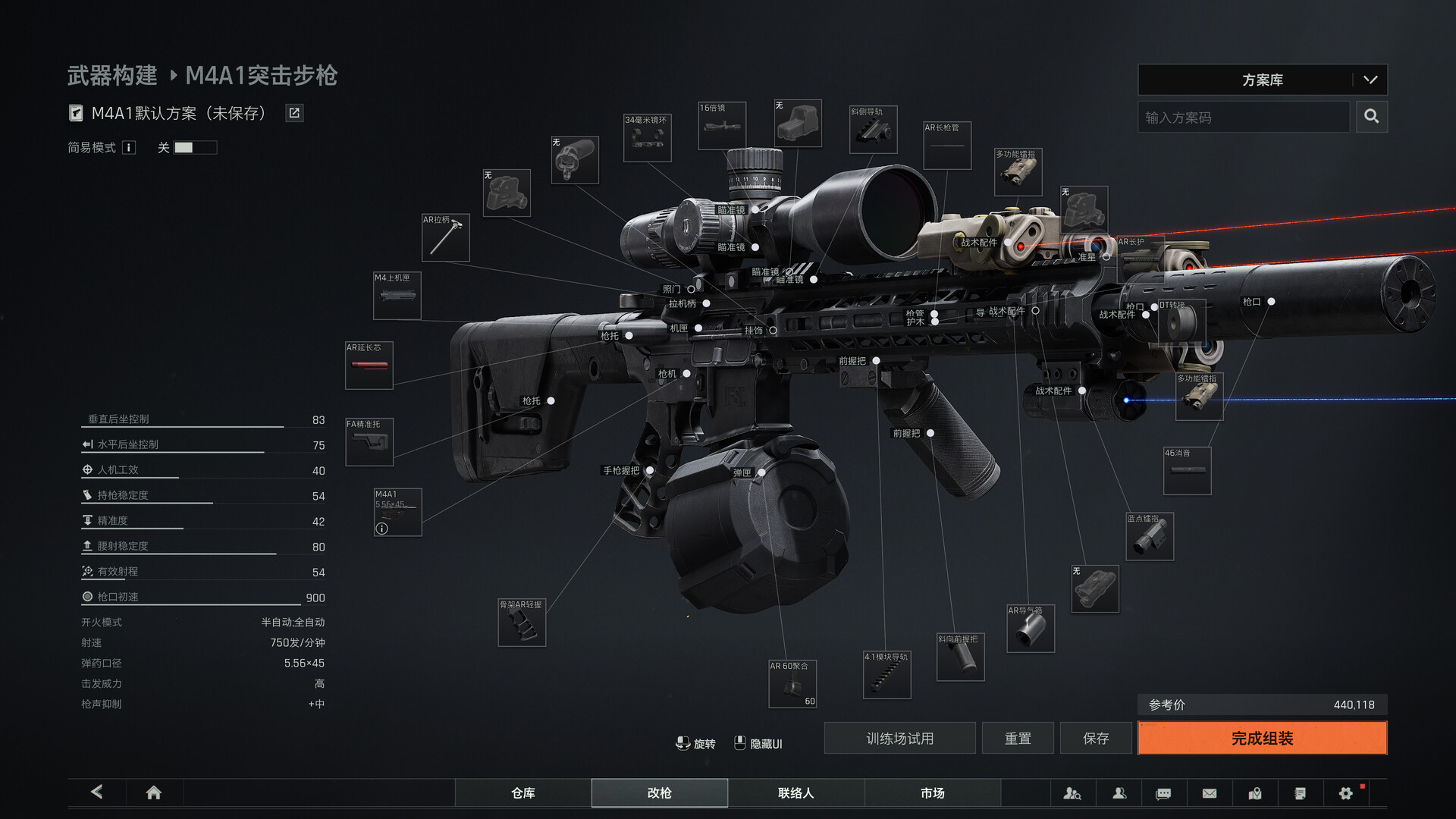
Task: Select the AR拉柄 charging handle slot
Action: pyautogui.click(x=445, y=237)
